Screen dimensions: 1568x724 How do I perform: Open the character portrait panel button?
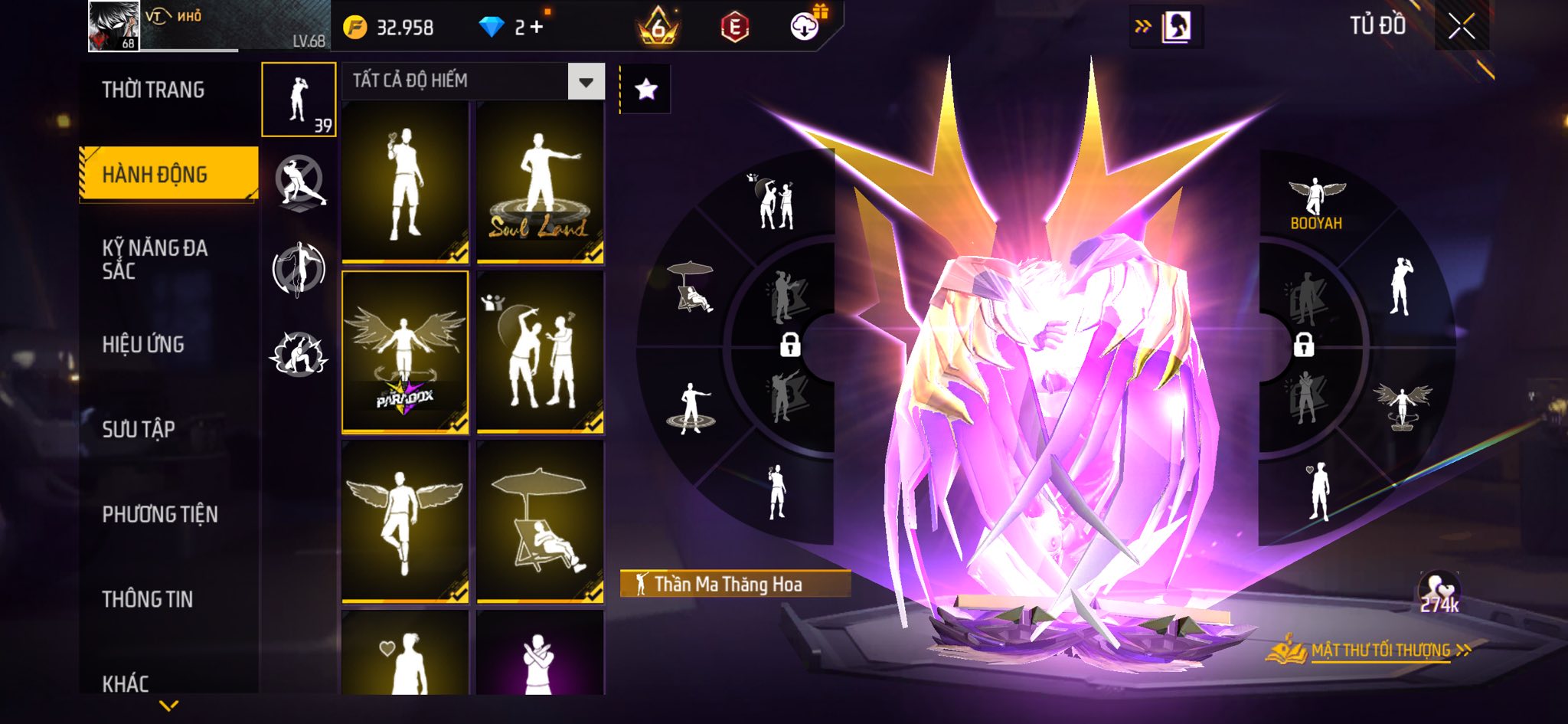tap(1176, 27)
